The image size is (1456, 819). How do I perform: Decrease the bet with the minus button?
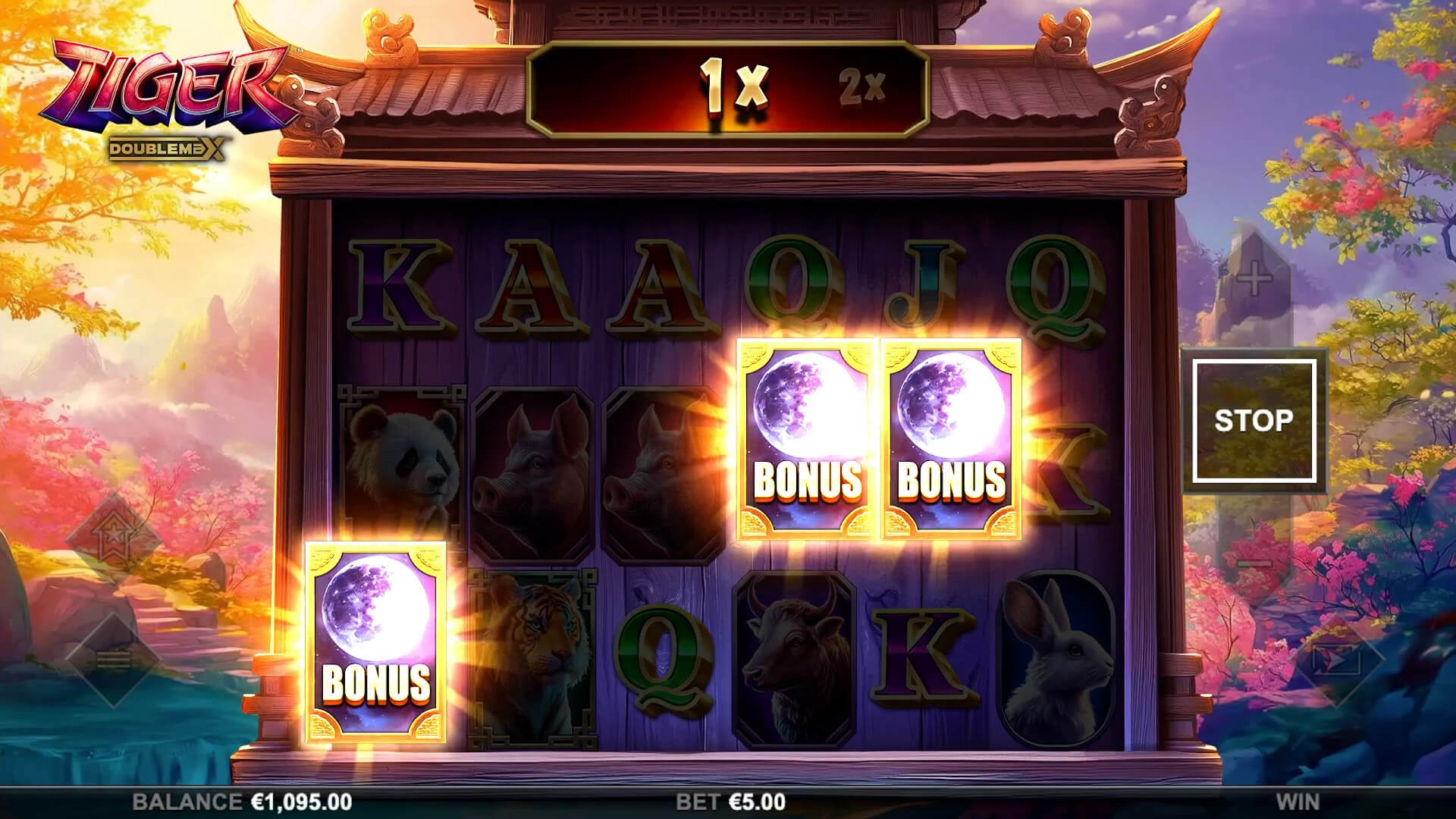click(1254, 563)
